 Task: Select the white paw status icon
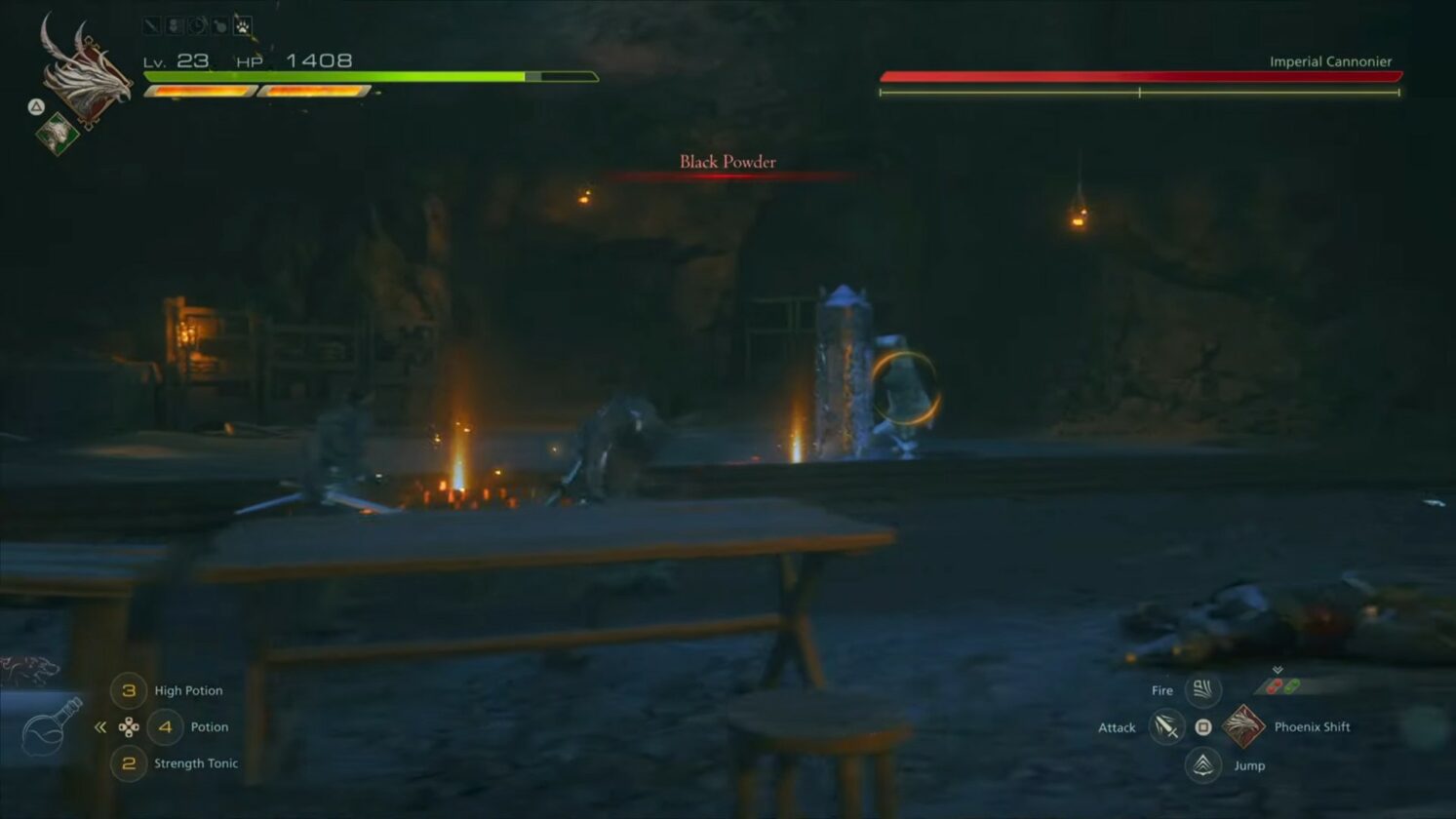coord(242,25)
